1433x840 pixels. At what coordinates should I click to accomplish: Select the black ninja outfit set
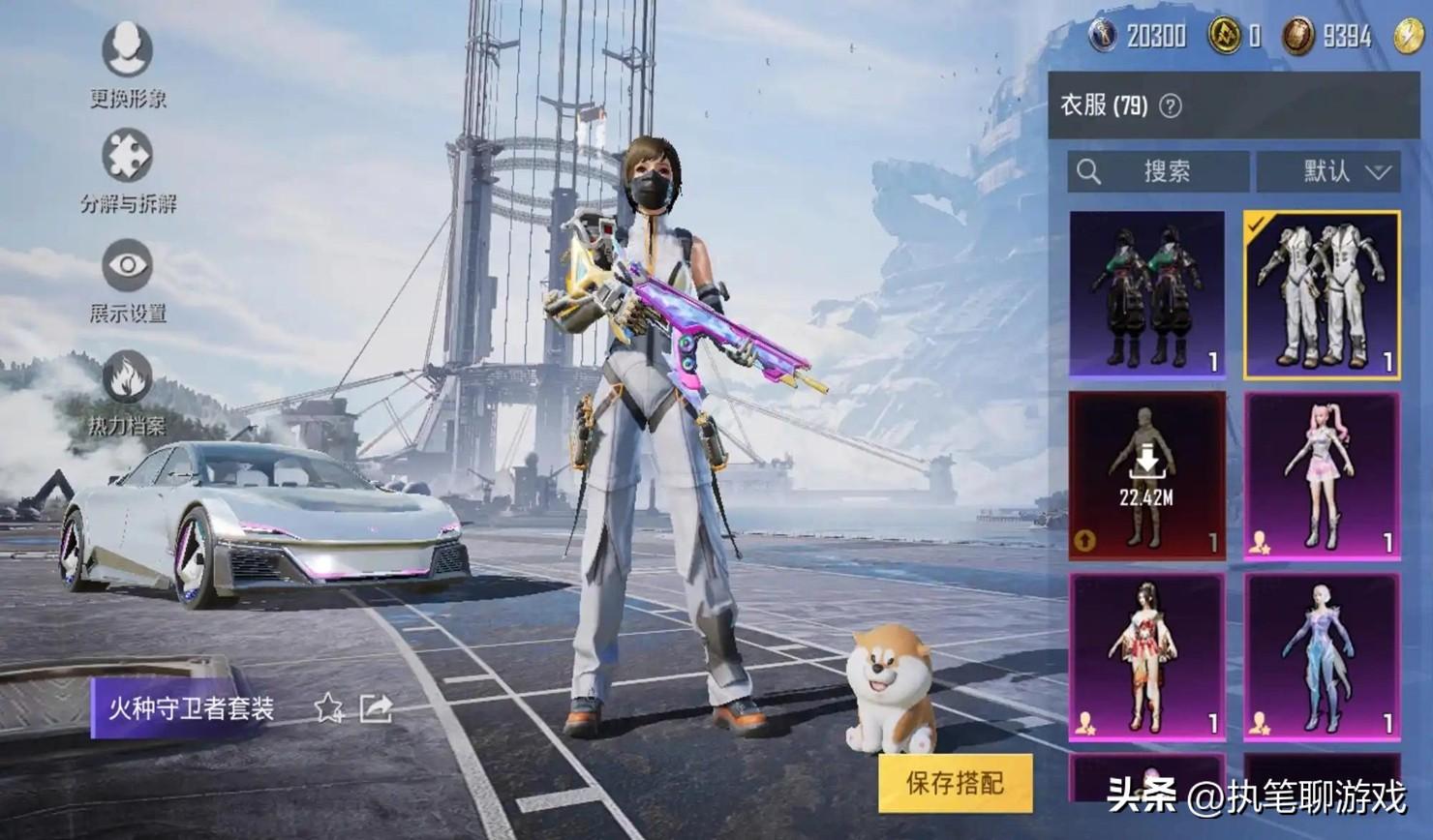pos(1146,293)
